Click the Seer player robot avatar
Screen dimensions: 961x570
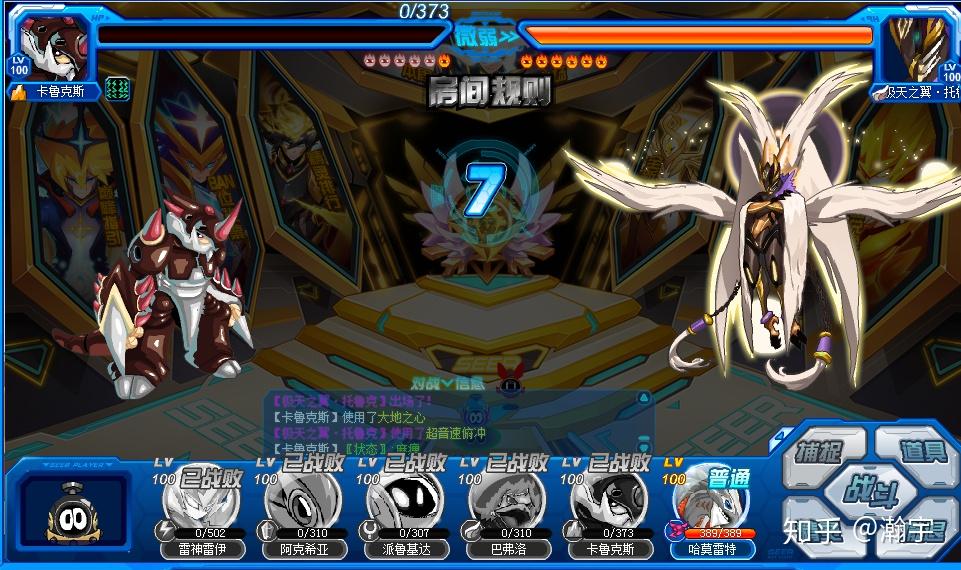point(75,512)
